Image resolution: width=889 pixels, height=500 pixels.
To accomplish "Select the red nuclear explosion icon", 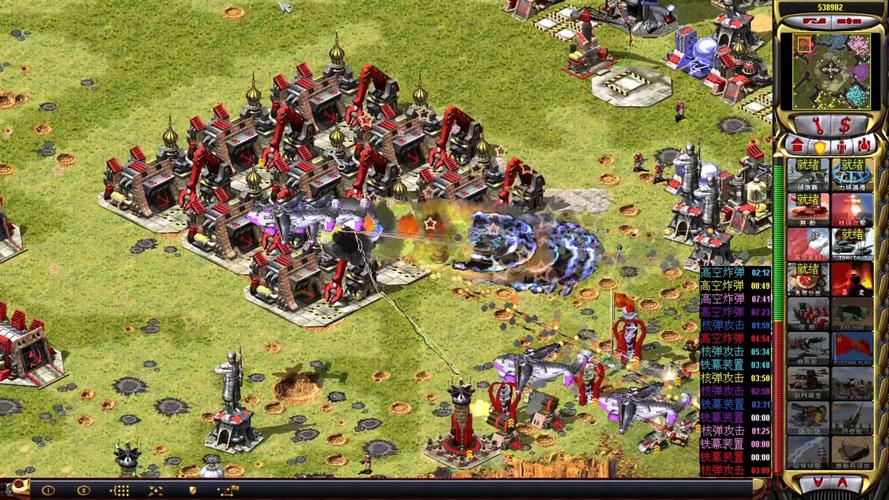I will 851,209.
